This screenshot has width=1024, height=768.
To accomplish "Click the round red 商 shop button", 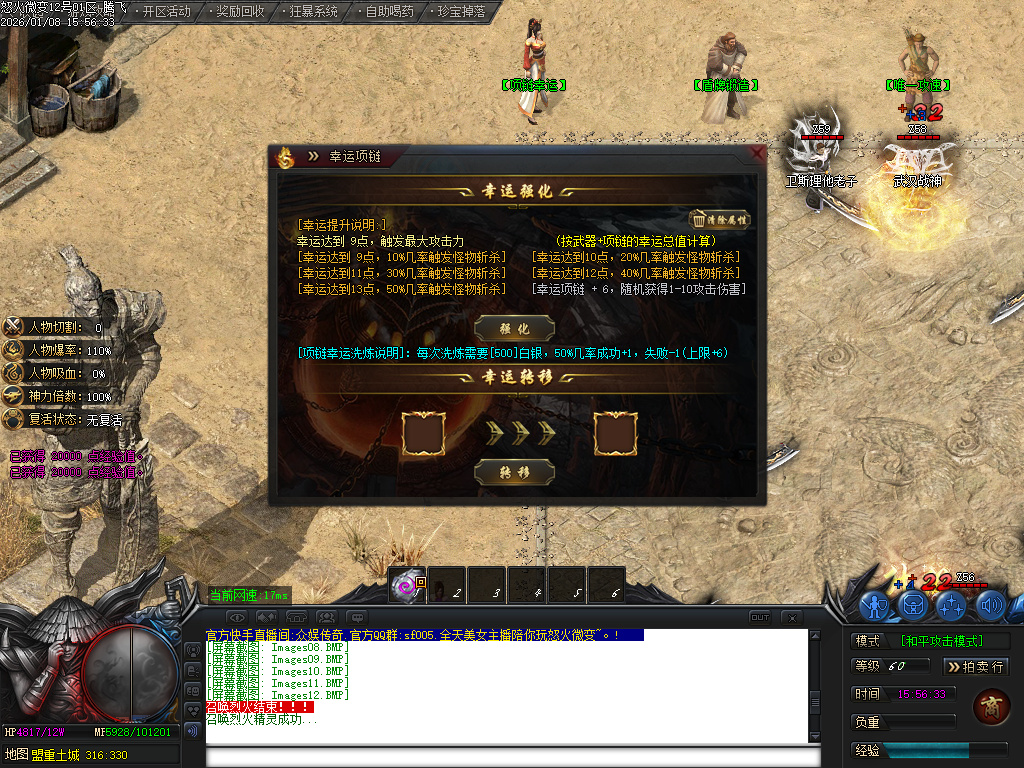I will (989, 706).
